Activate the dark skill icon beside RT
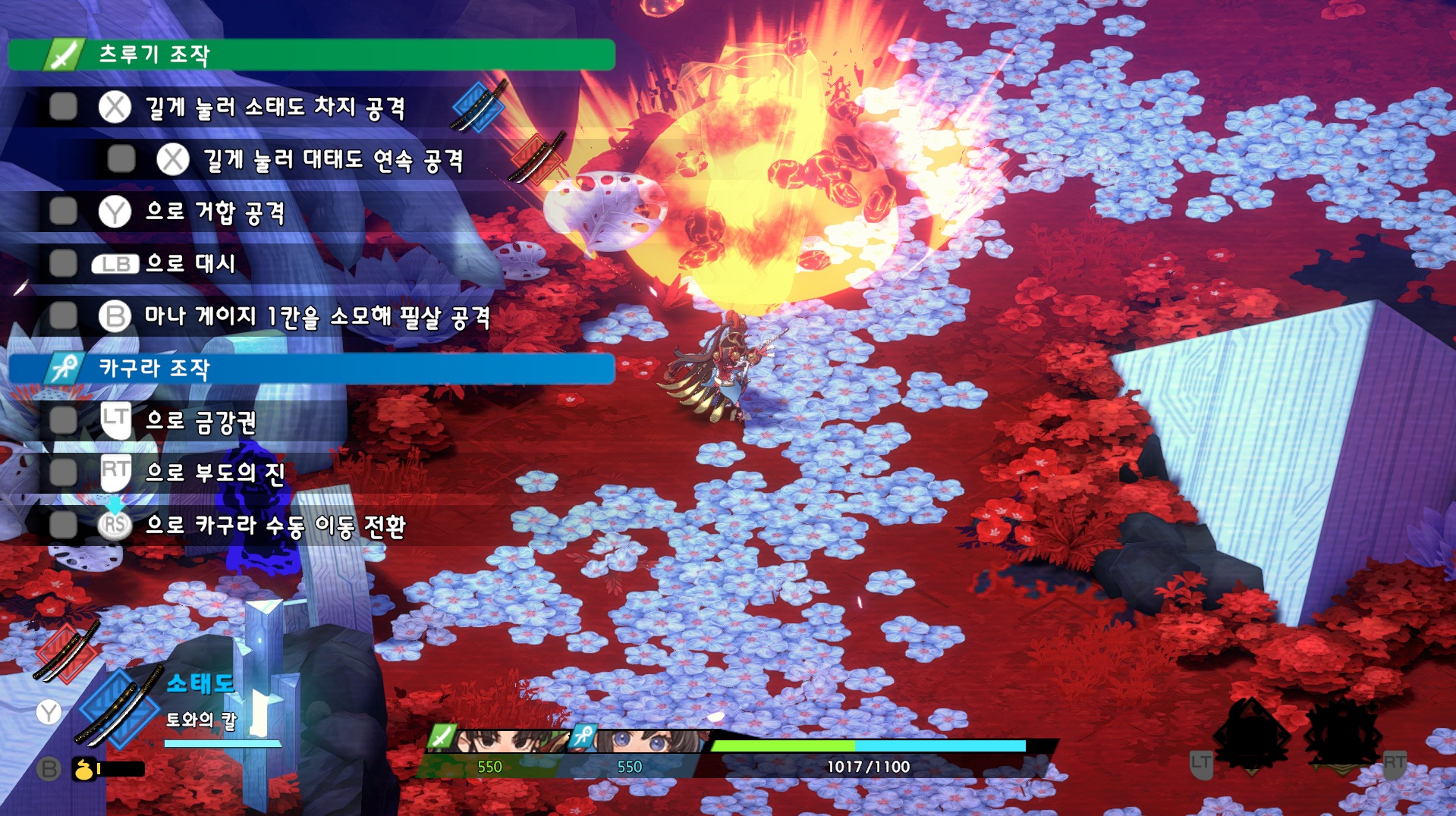 click(x=1343, y=734)
